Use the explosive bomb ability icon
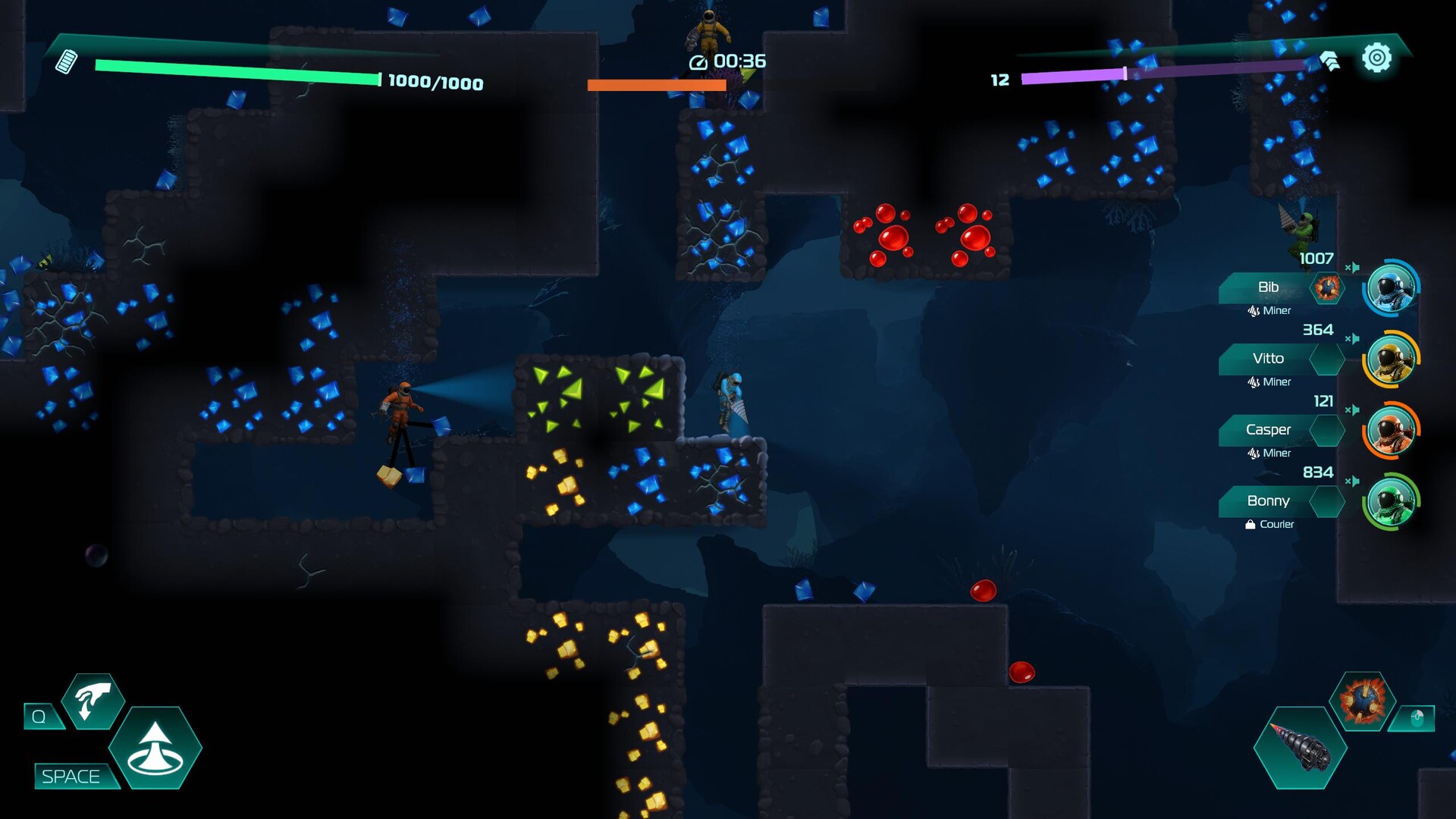The image size is (1456, 819). click(x=1363, y=701)
